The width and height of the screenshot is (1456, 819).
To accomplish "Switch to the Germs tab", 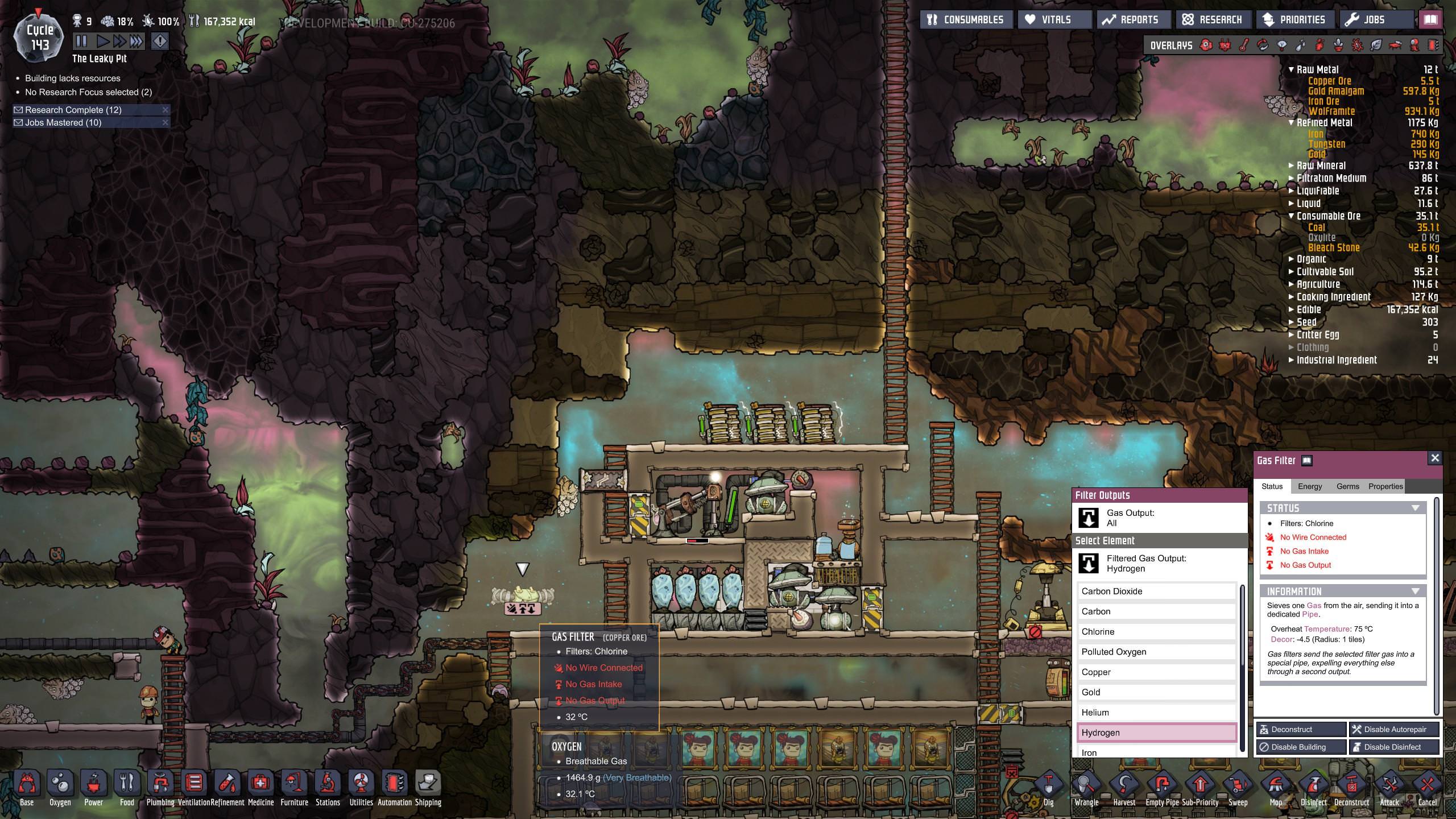I will (1347, 486).
